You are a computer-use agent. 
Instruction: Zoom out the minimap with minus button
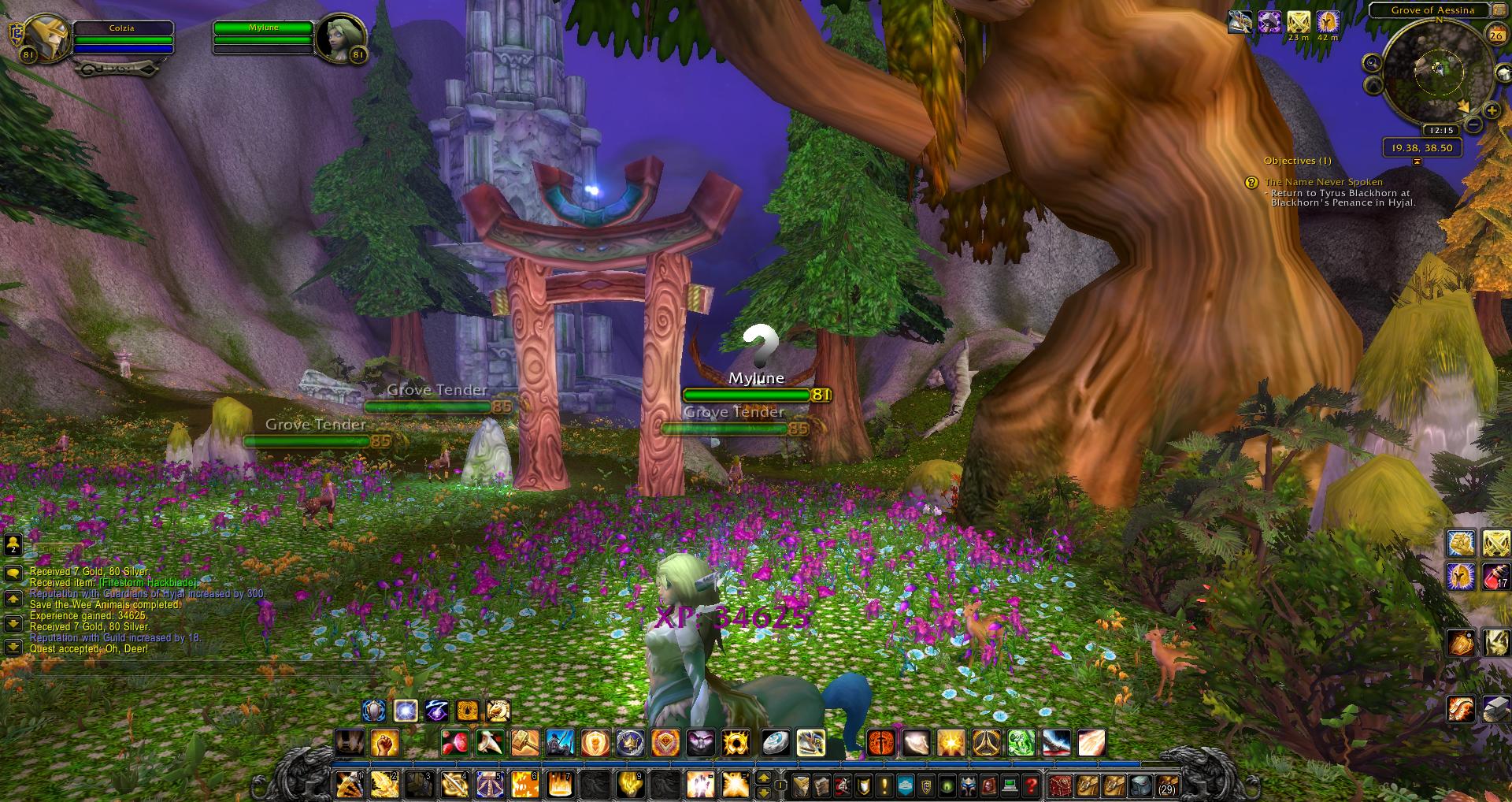tap(1473, 125)
